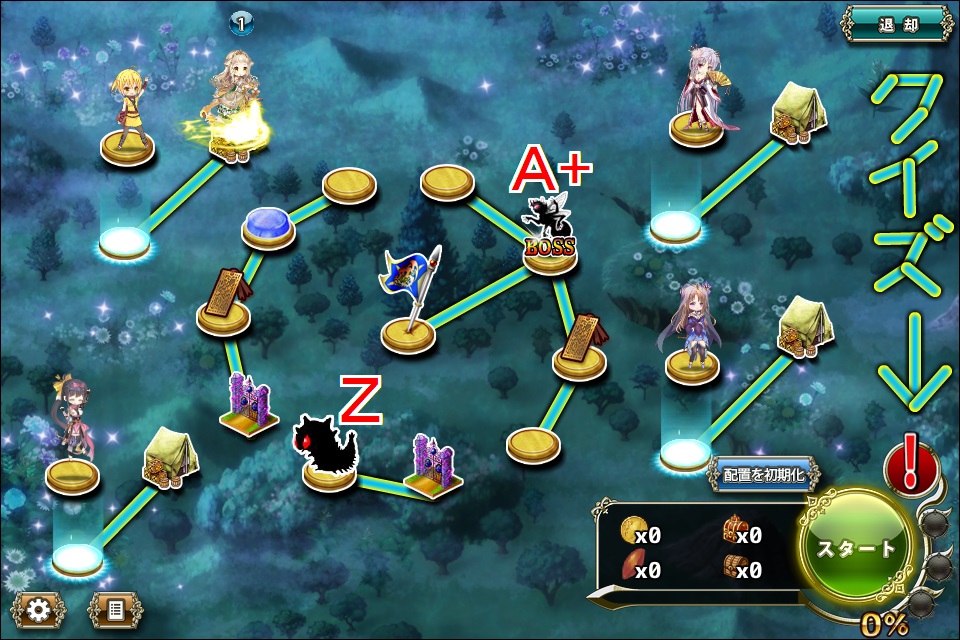Open the document log icon
The width and height of the screenshot is (960, 640).
coord(115,607)
